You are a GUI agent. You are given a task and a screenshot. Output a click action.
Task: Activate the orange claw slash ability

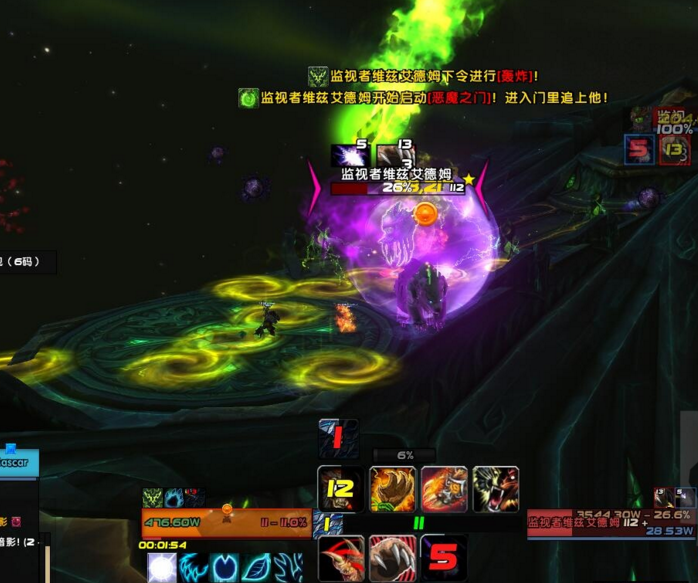point(444,489)
